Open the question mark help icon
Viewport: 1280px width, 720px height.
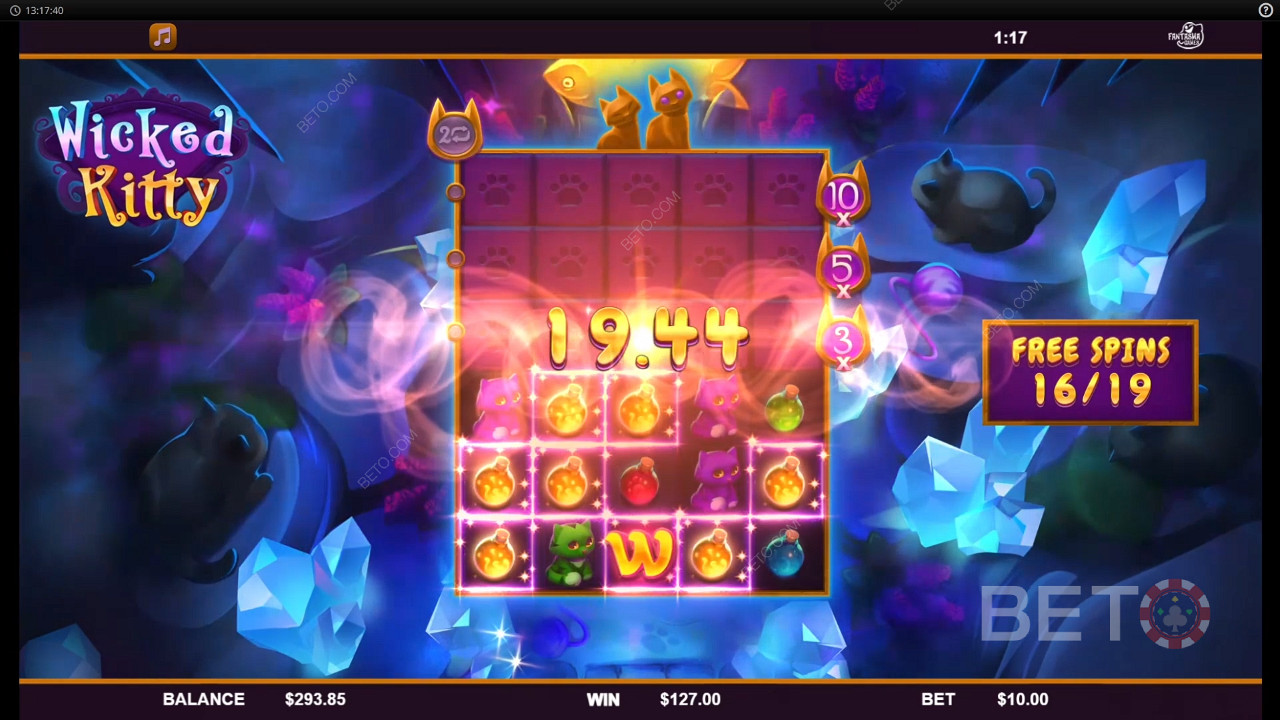tap(1265, 10)
